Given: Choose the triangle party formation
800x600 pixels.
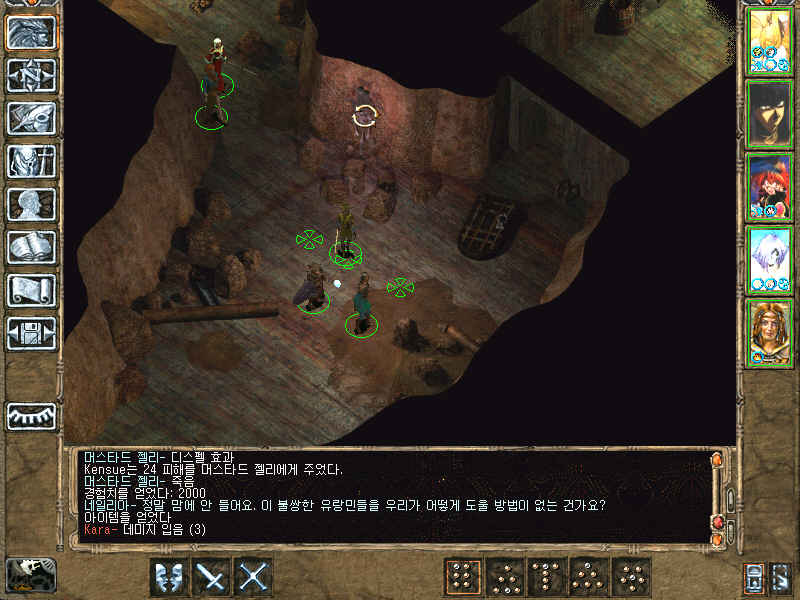Looking at the screenshot, I should [590, 577].
